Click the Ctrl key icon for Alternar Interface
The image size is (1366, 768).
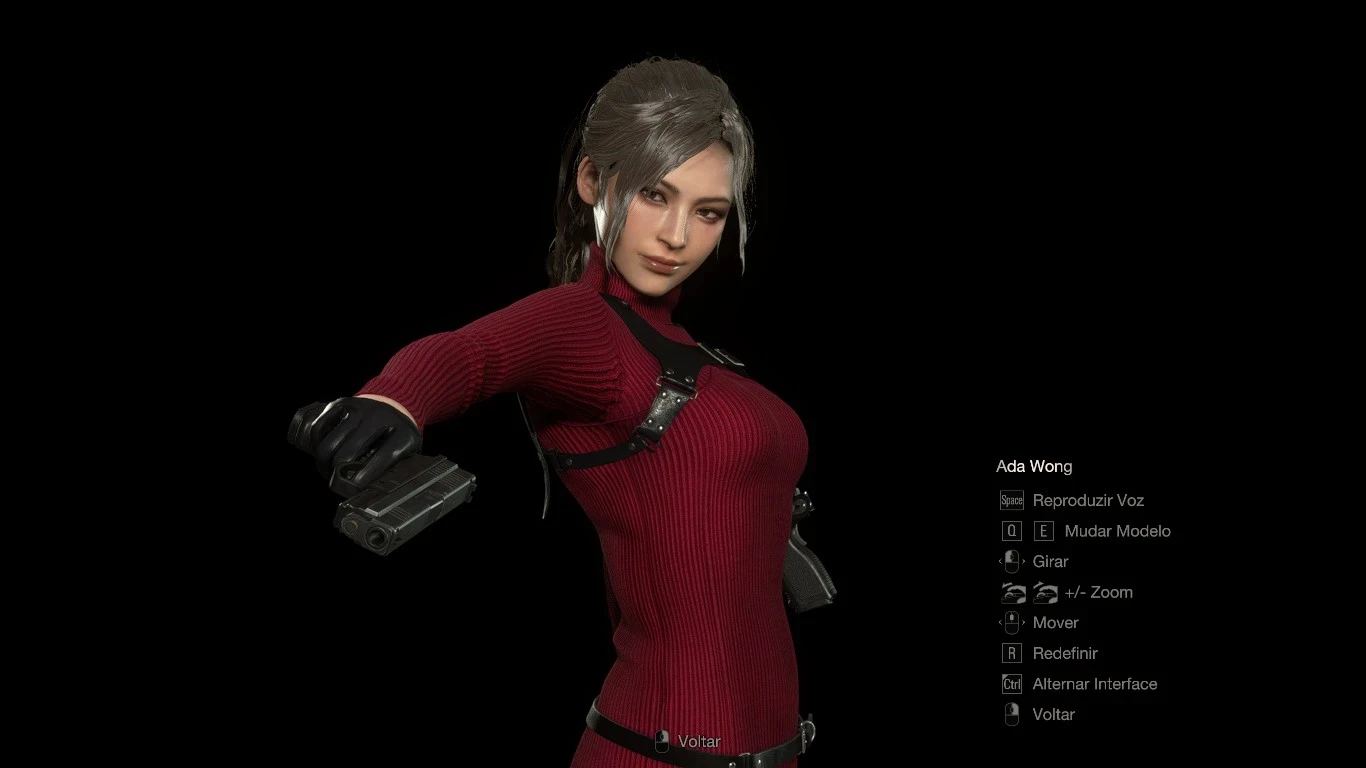coord(1011,684)
